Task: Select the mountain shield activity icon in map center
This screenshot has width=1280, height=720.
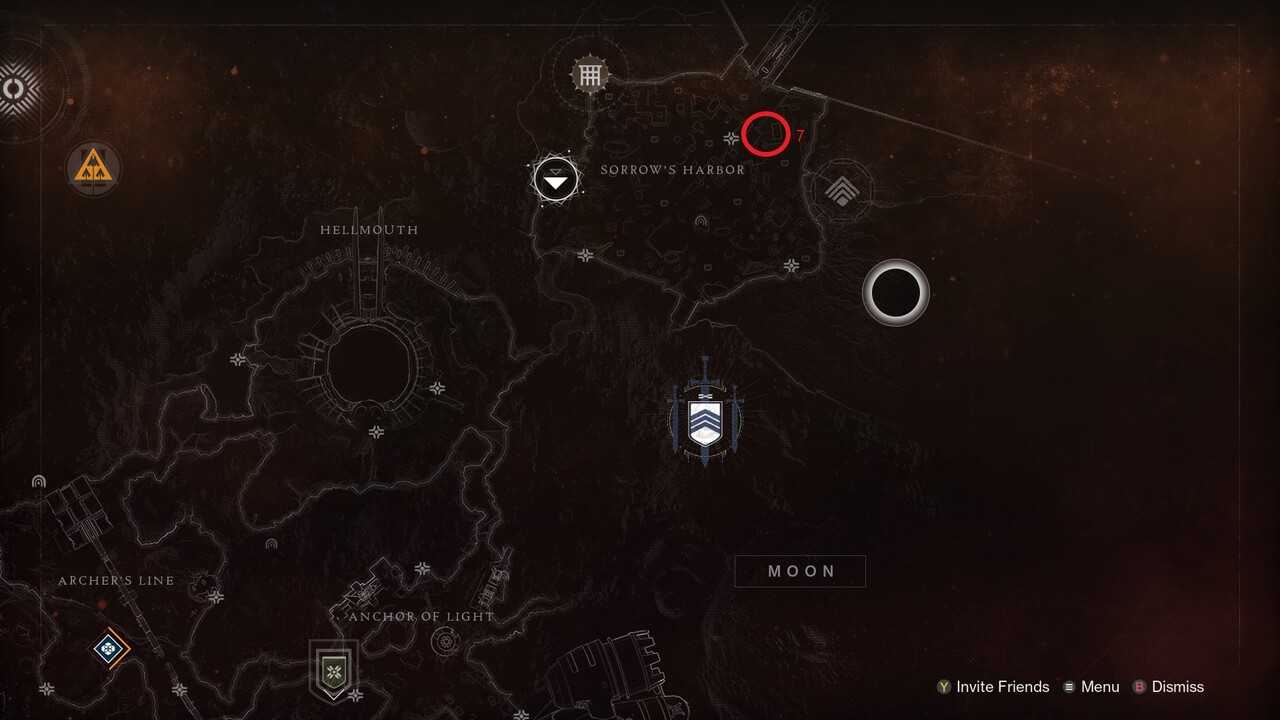Action: pos(705,418)
